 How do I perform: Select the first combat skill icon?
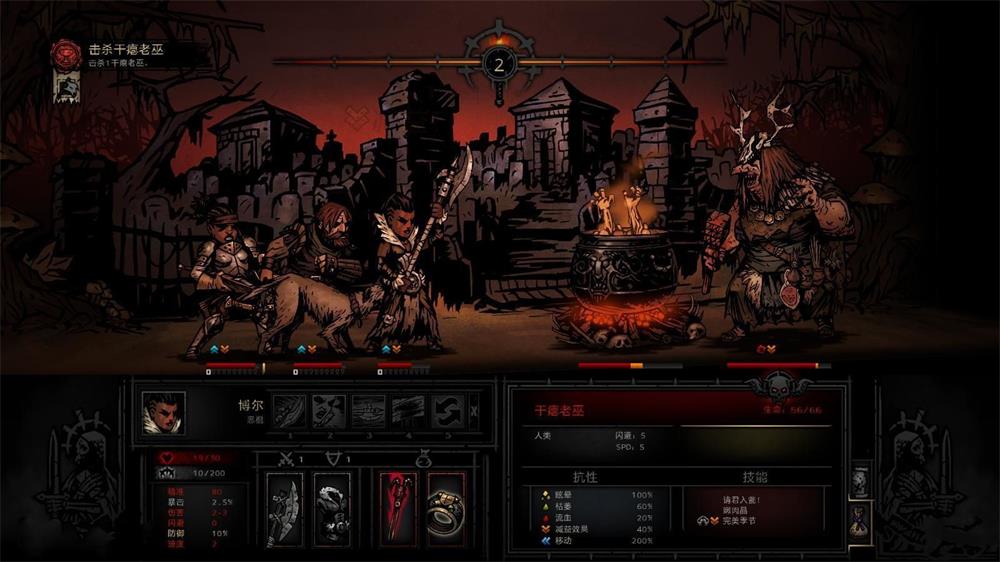pos(290,410)
